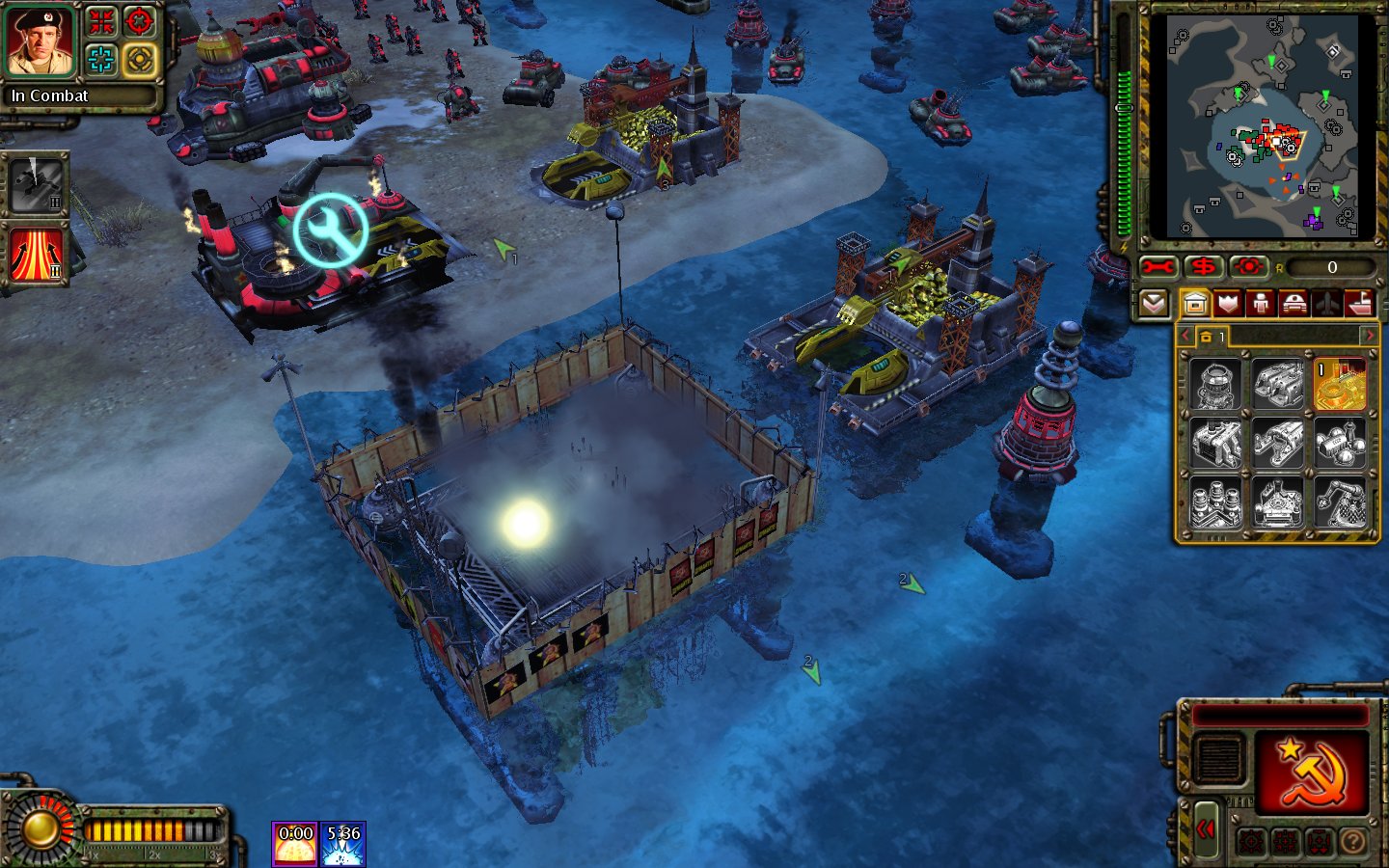Image resolution: width=1389 pixels, height=868 pixels.
Task: Open the superweapon countdown icon showing 0:00
Action: pyautogui.click(x=294, y=843)
